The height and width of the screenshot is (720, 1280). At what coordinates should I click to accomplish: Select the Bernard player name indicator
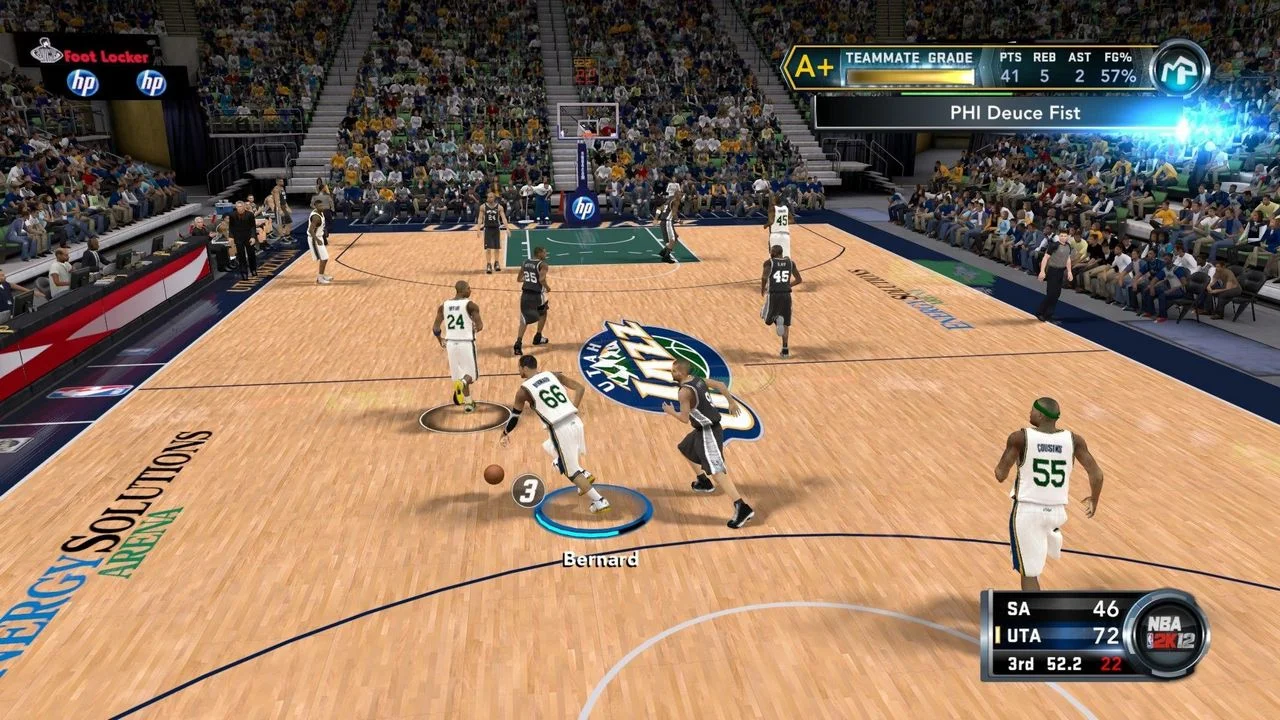[x=600, y=559]
